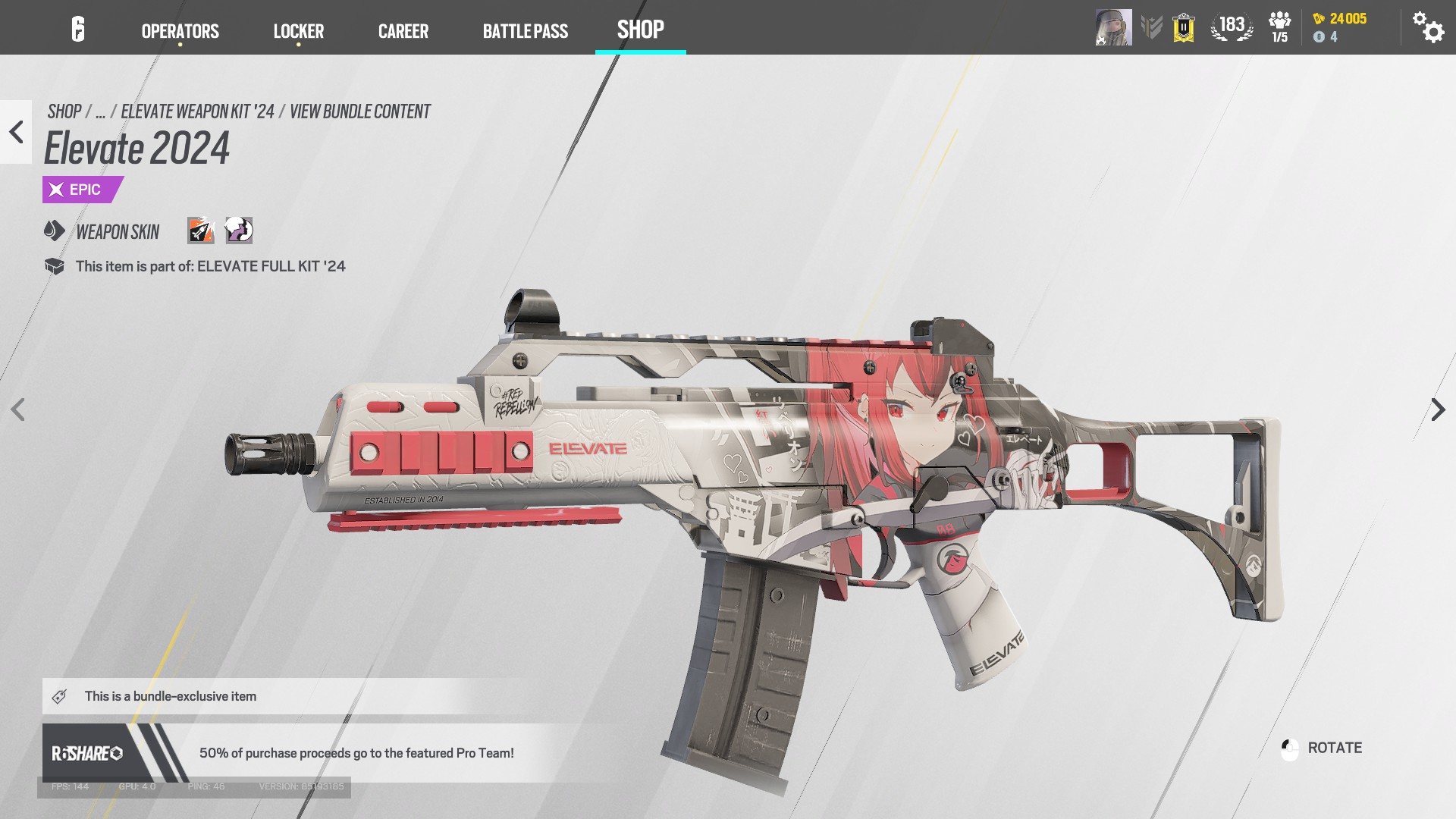Select the first operator icon beside Weapon Skin
This screenshot has height=819, width=1456.
201,231
